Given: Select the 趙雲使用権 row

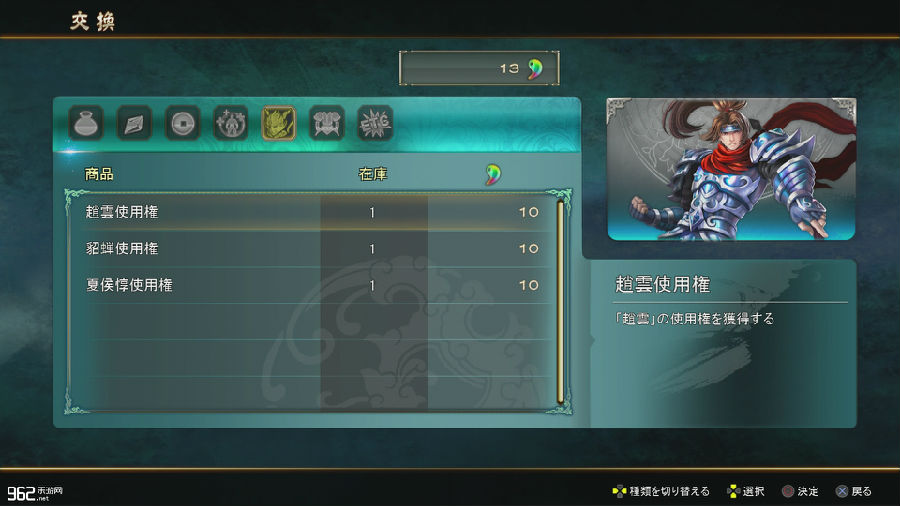Looking at the screenshot, I should 310,212.
